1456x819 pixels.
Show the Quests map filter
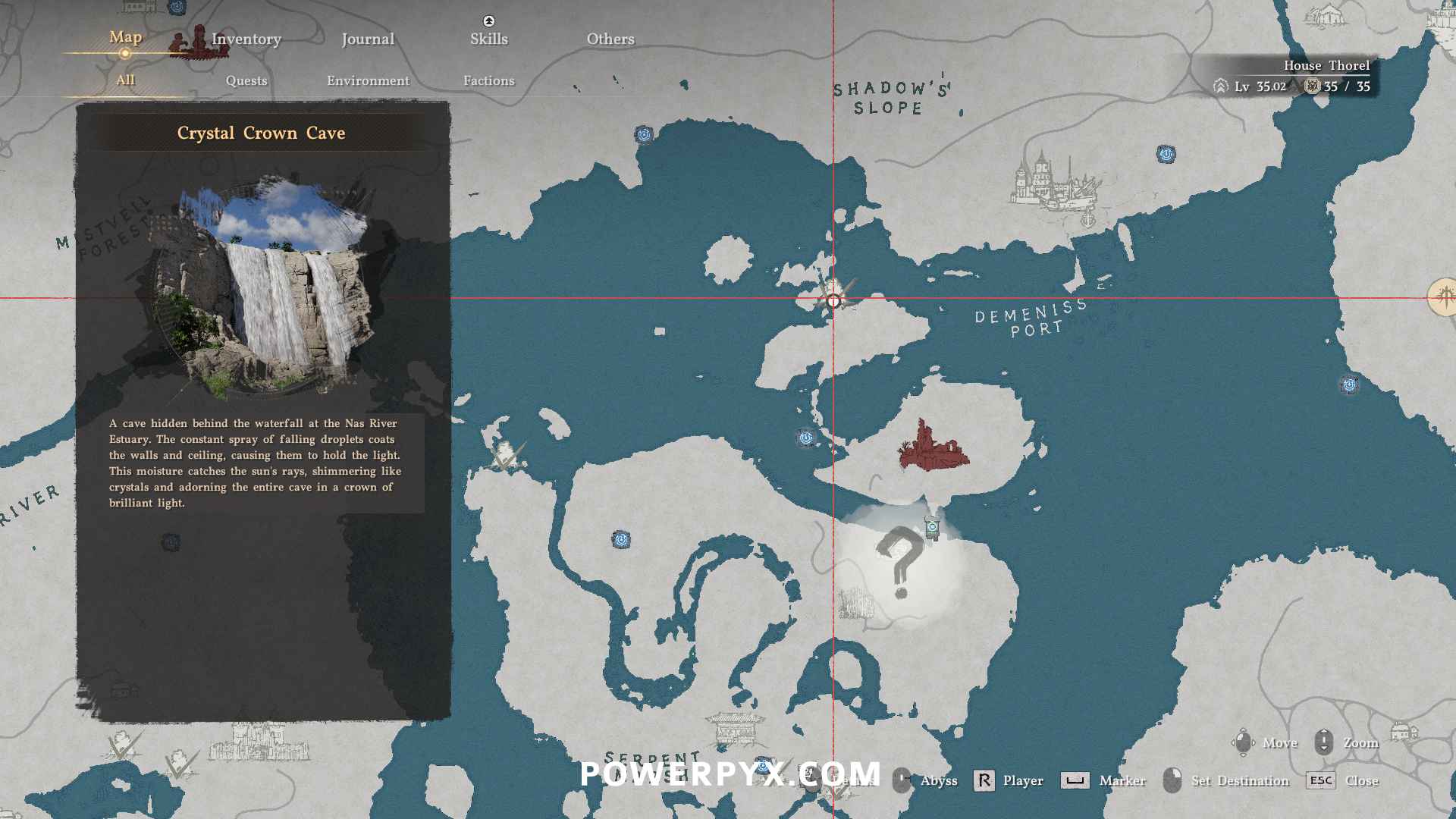click(x=246, y=81)
